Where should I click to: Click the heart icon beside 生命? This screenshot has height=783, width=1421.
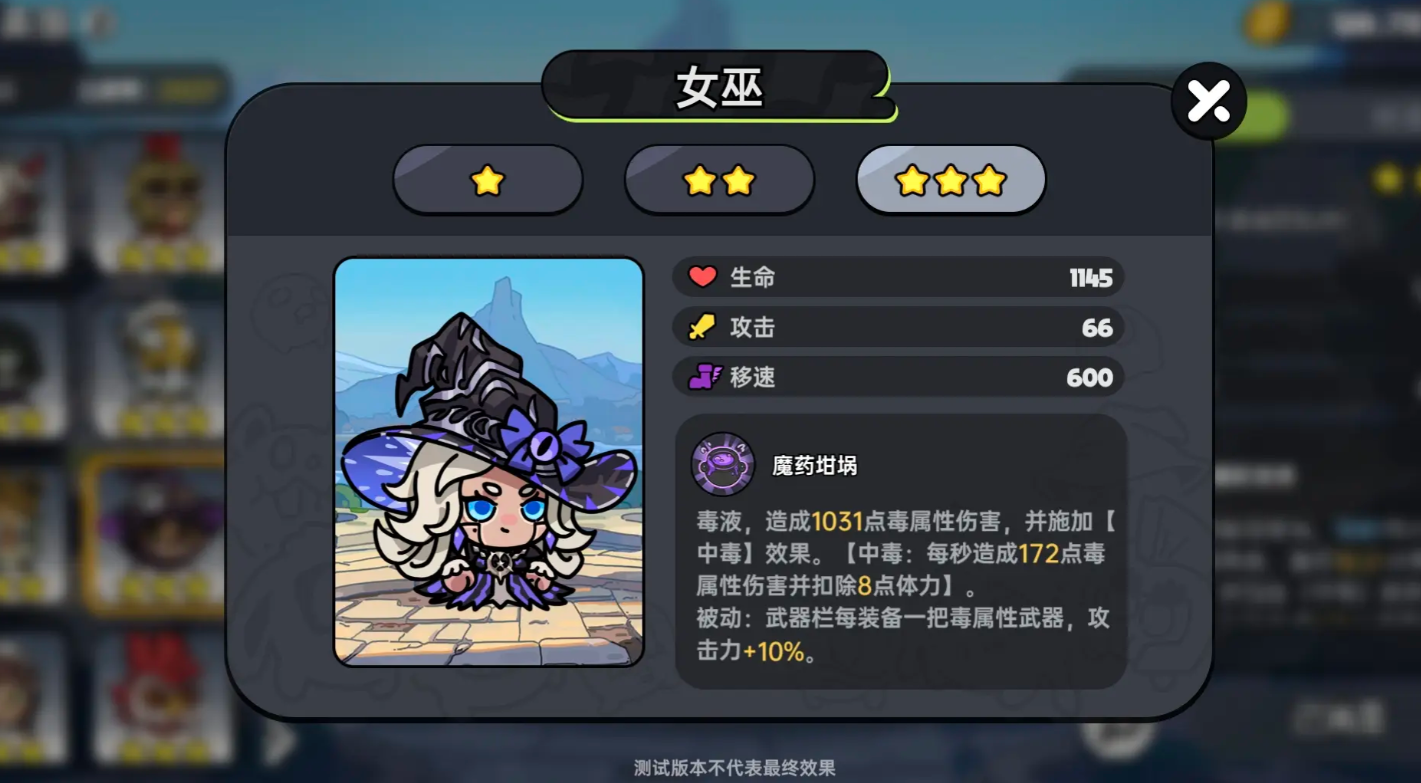(x=703, y=277)
